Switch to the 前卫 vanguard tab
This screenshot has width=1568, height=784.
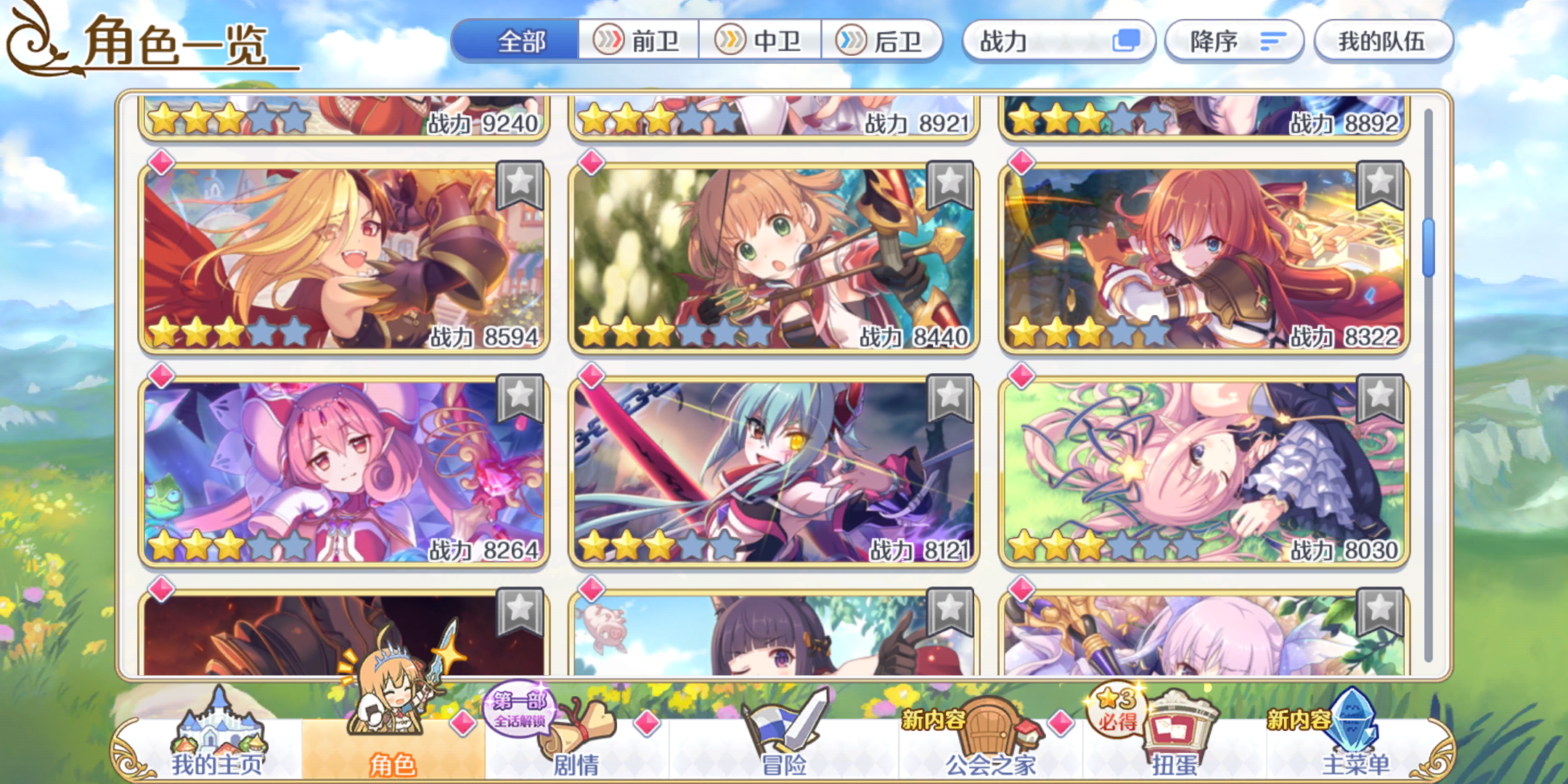point(637,41)
